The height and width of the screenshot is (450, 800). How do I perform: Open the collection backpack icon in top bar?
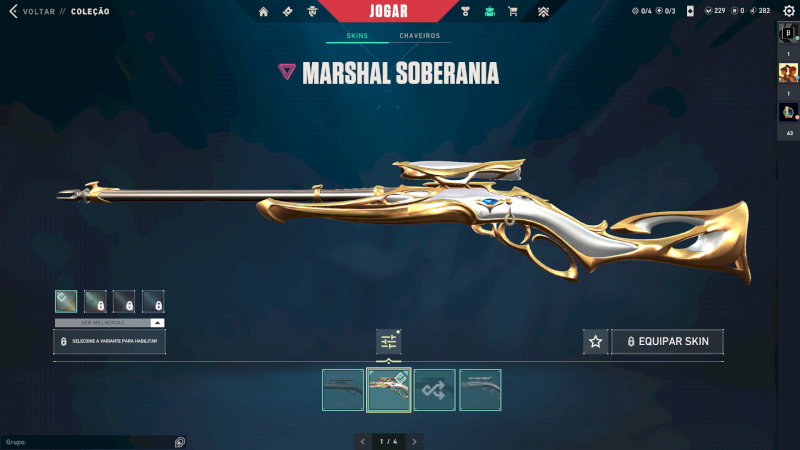coord(489,12)
